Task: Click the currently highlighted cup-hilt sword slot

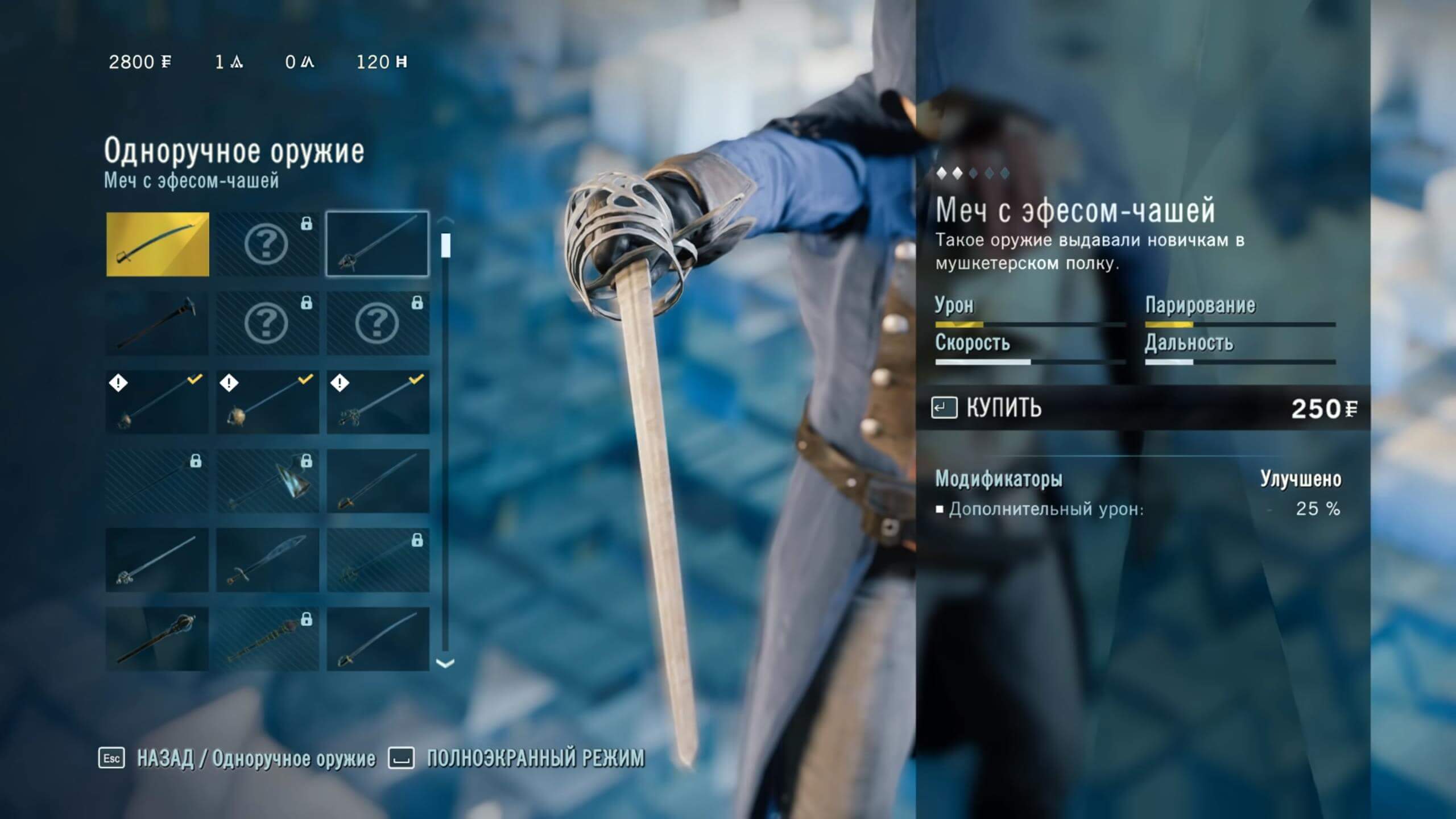Action: (377, 245)
